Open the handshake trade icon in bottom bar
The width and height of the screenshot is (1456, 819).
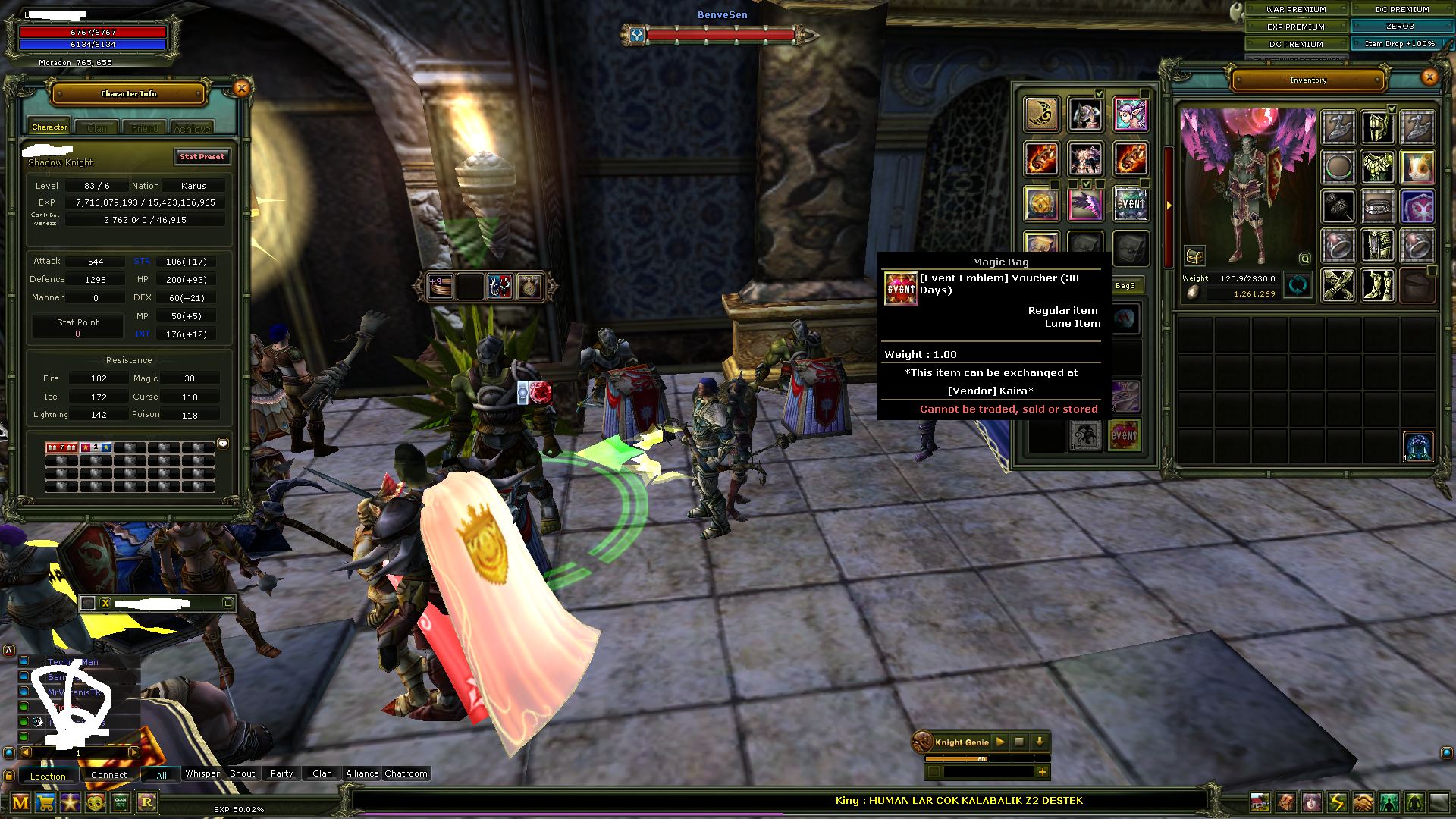click(1363, 802)
